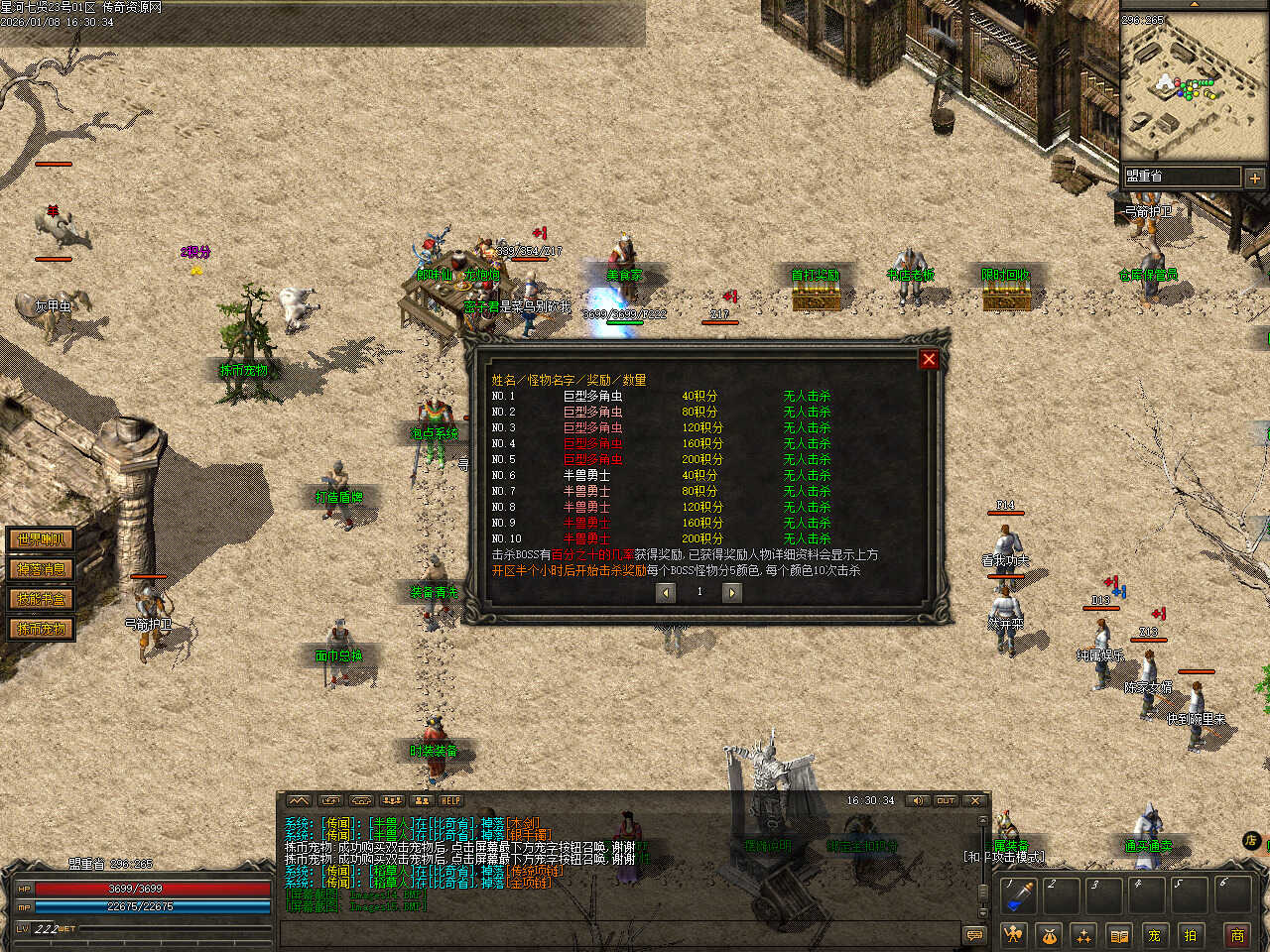Click the OUT logout button
The image size is (1270, 952).
(946, 800)
